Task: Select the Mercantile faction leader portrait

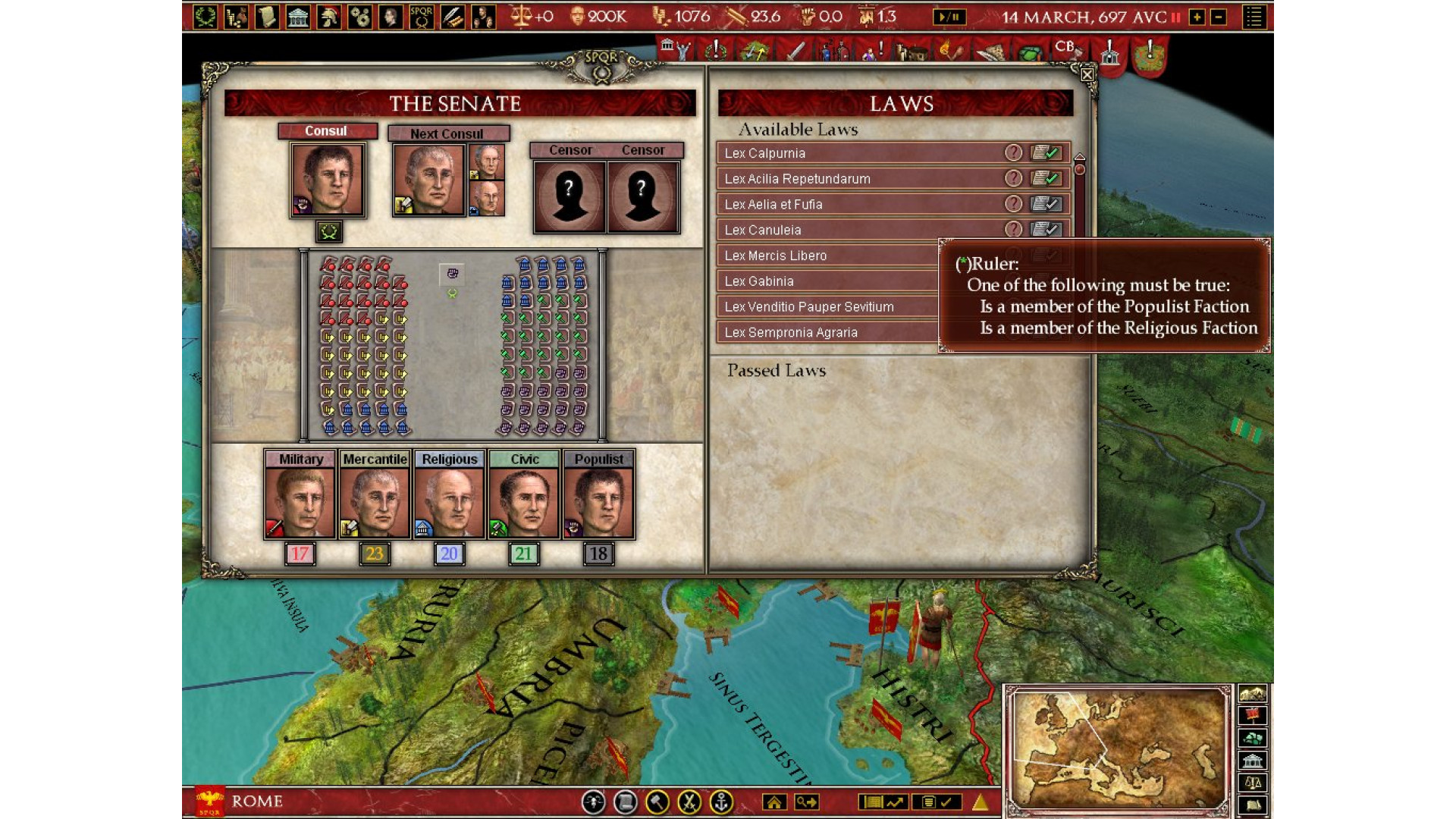Action: 375,502
